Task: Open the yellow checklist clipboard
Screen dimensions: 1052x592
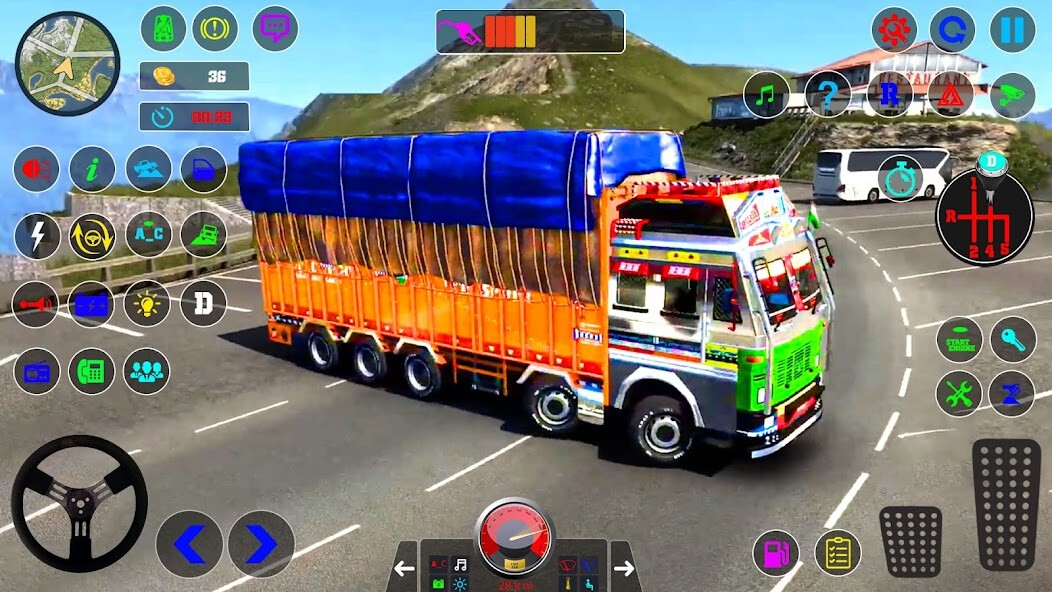Action: (x=838, y=552)
